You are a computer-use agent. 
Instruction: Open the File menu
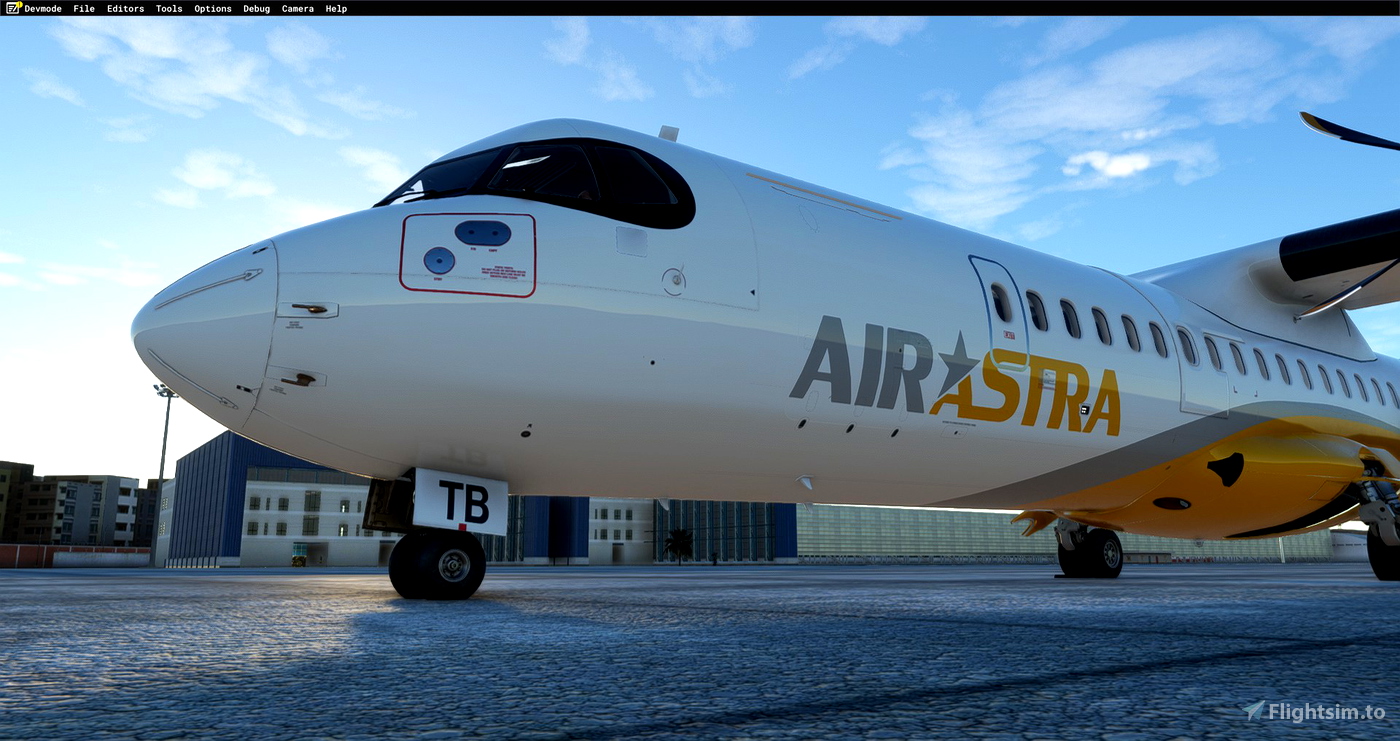pos(83,8)
